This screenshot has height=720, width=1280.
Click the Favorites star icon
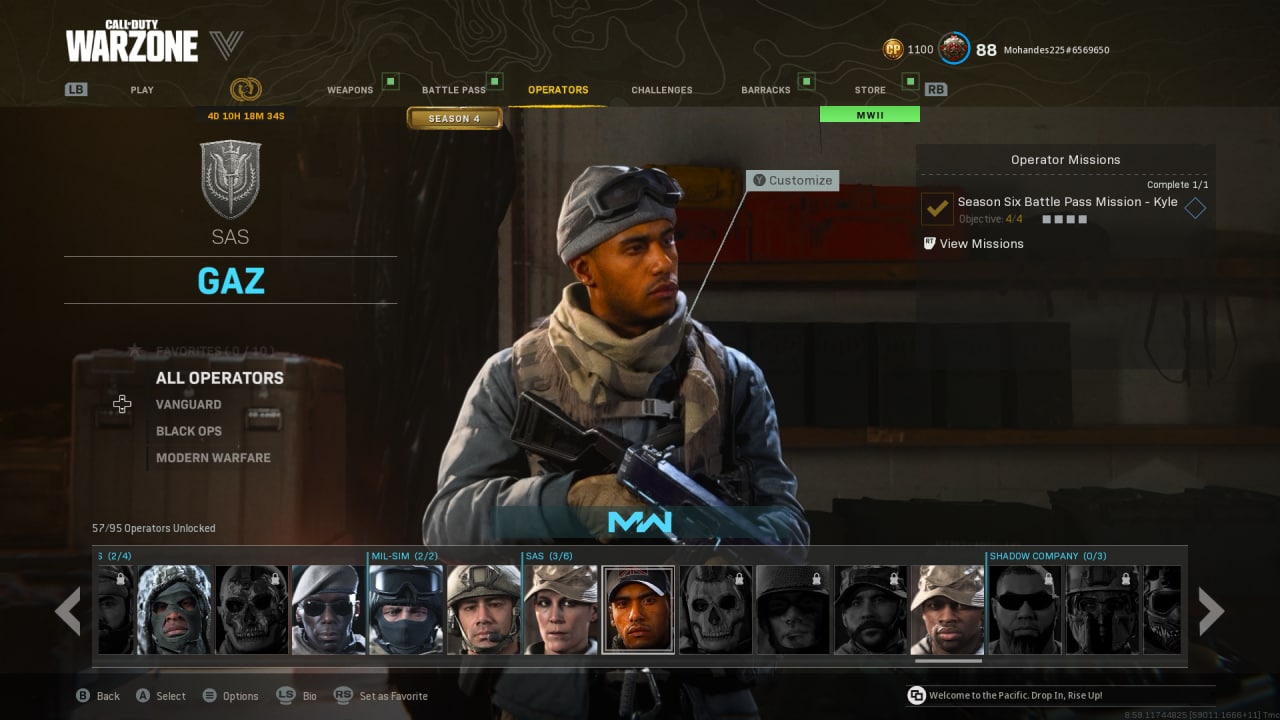(x=135, y=350)
